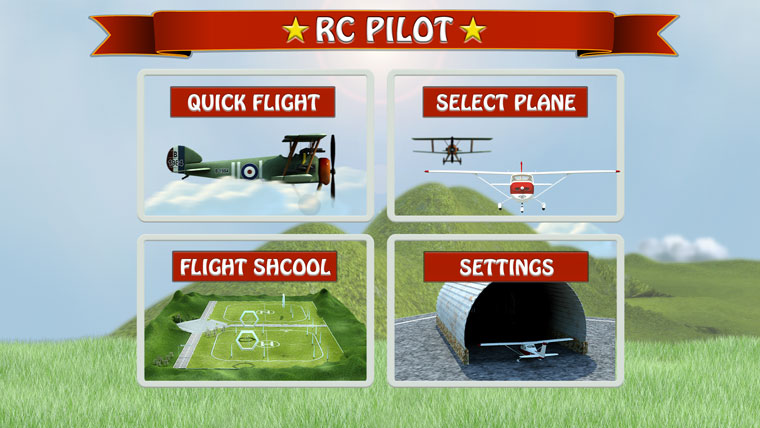Start a Quick Flight
The image size is (760, 428).
(x=254, y=145)
